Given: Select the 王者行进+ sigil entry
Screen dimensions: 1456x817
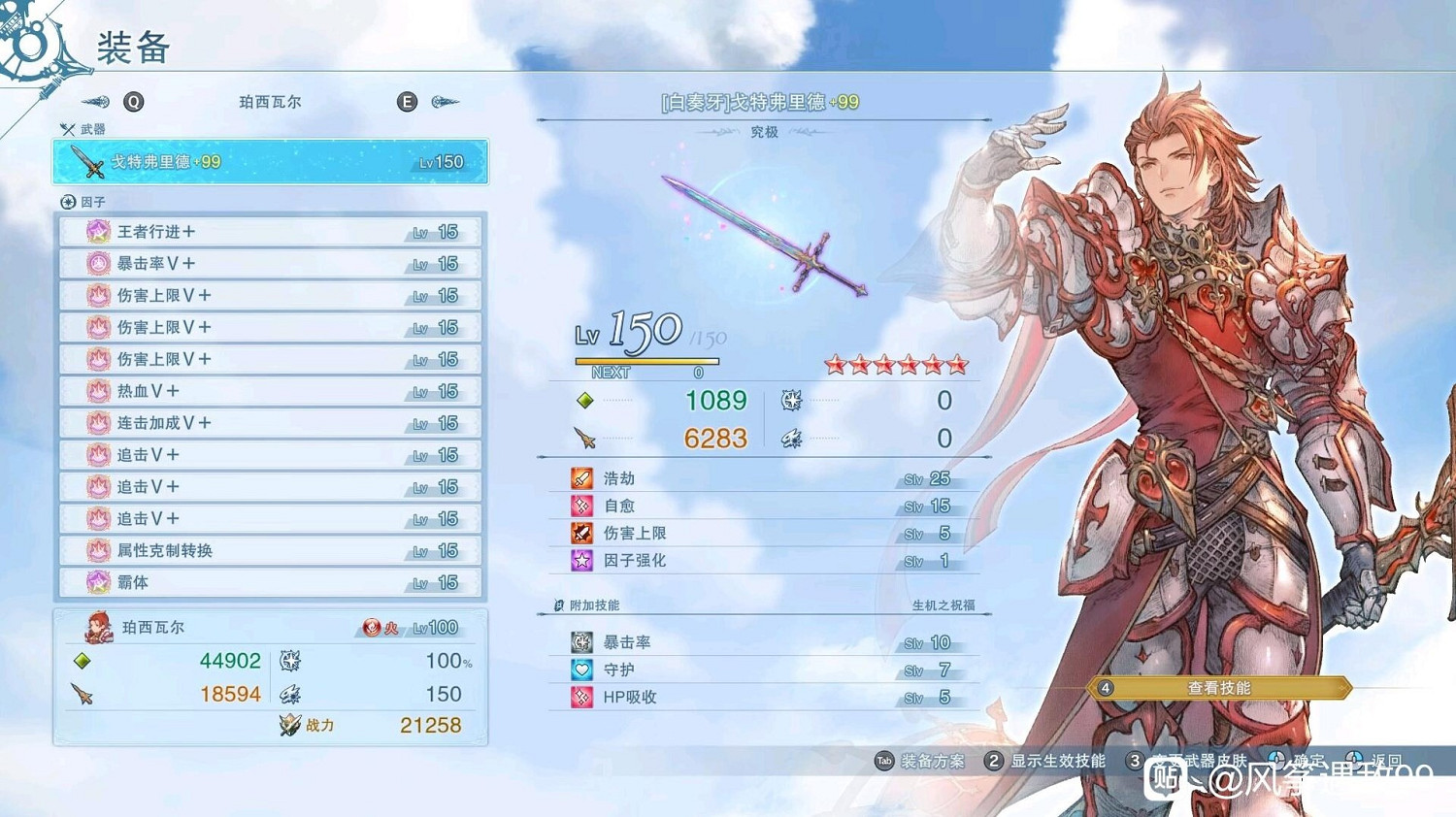Looking at the screenshot, I should click(x=272, y=231).
